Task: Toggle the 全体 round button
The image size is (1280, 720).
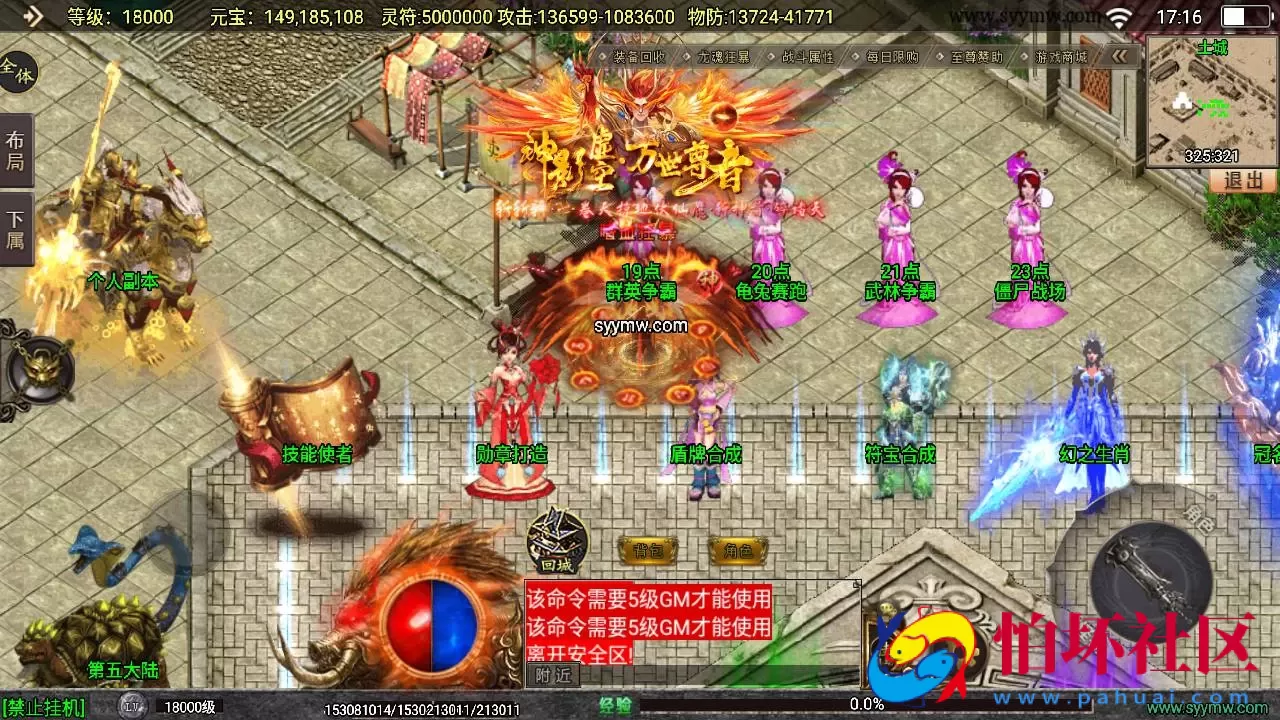Action: tap(16, 72)
